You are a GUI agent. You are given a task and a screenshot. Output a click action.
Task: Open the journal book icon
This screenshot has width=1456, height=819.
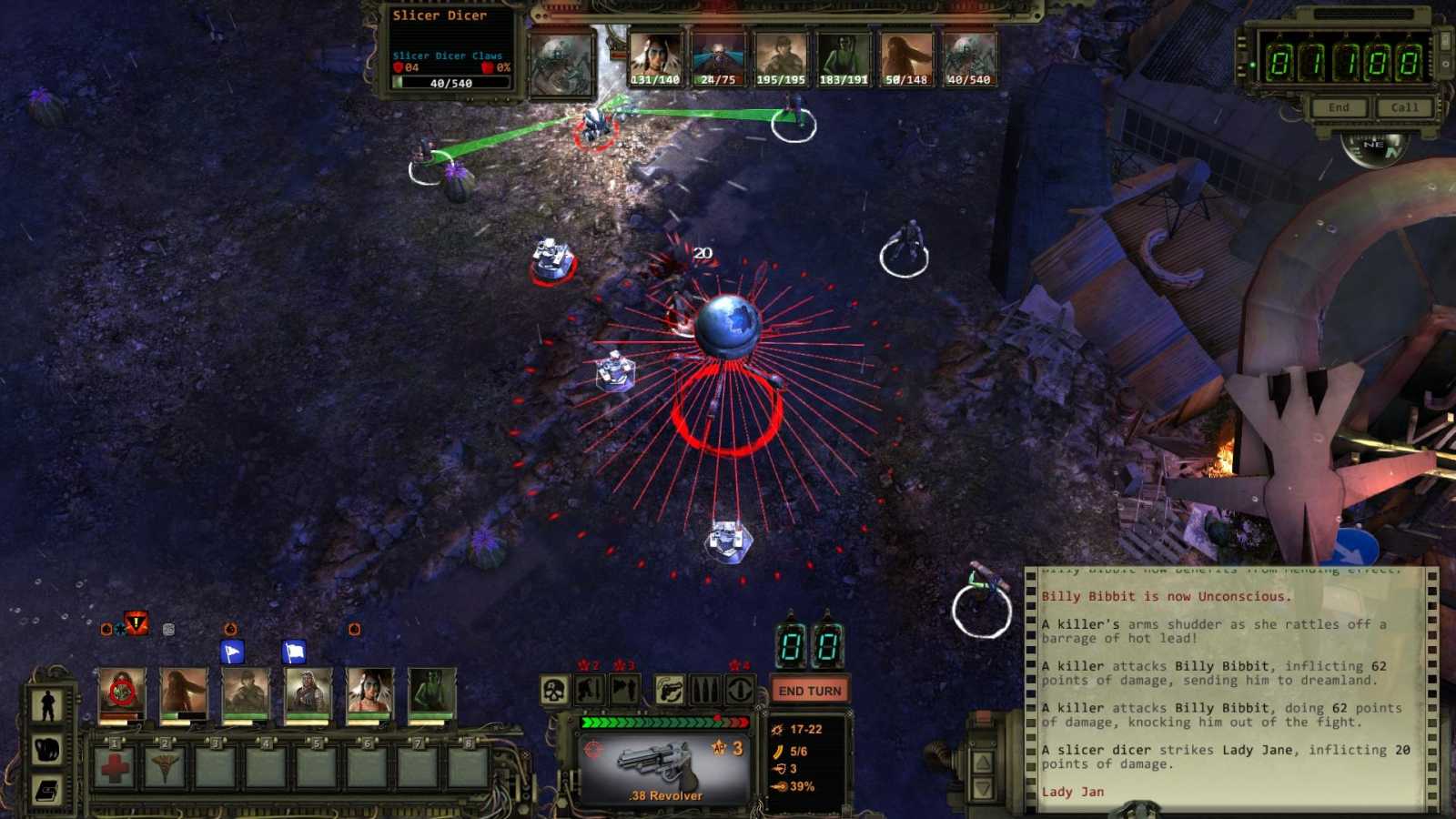(47, 790)
